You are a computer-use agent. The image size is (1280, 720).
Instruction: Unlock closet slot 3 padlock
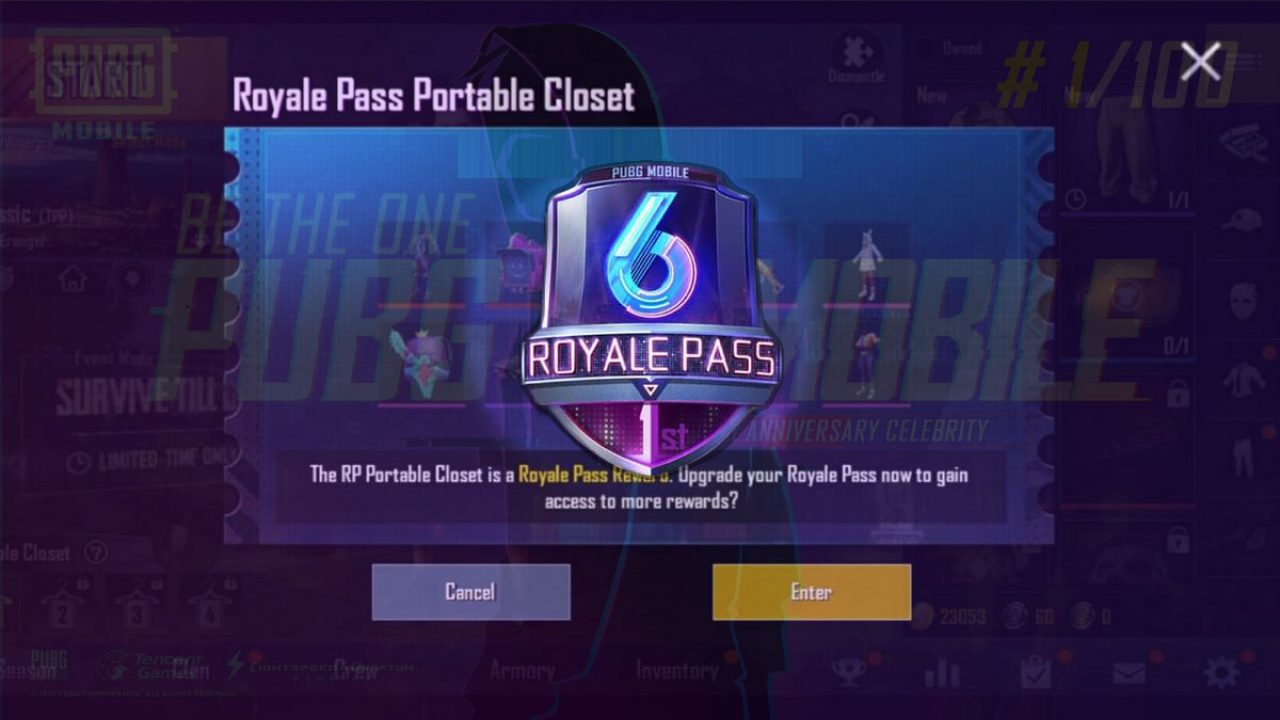[156, 585]
